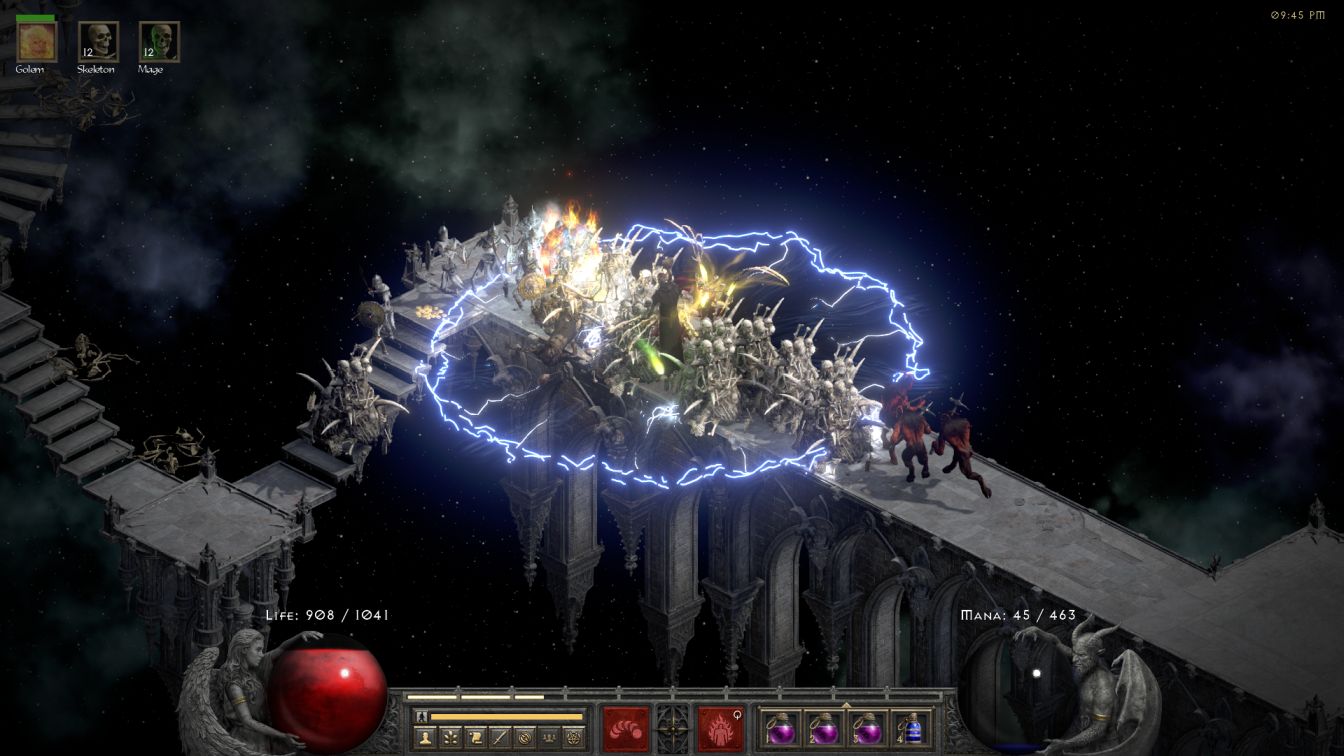
Task: Use the purple potion in belt slot 2
Action: 824,728
